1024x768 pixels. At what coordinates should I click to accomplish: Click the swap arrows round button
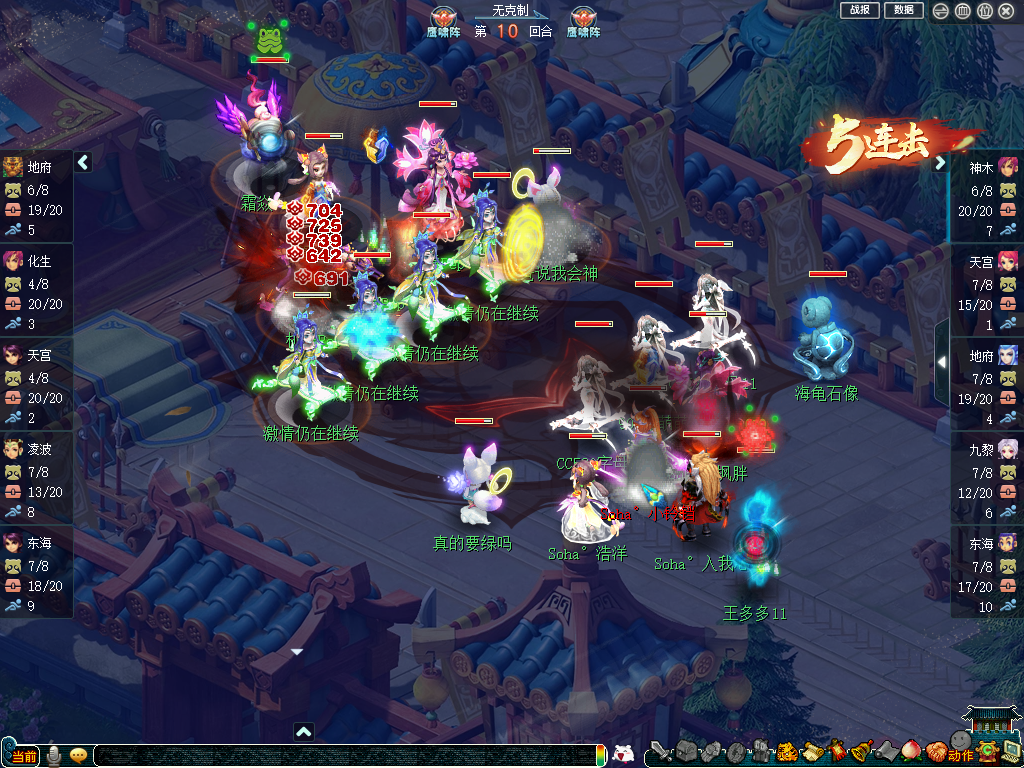pos(940,11)
